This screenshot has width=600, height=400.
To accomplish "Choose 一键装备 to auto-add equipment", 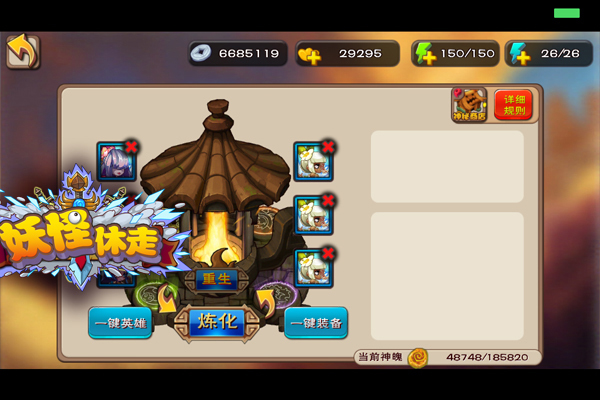I will tap(316, 323).
